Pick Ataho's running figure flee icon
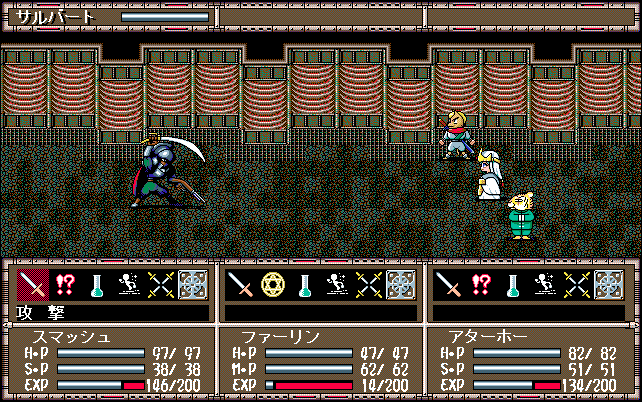Screen dimensions: 642x402 pos(544,286)
